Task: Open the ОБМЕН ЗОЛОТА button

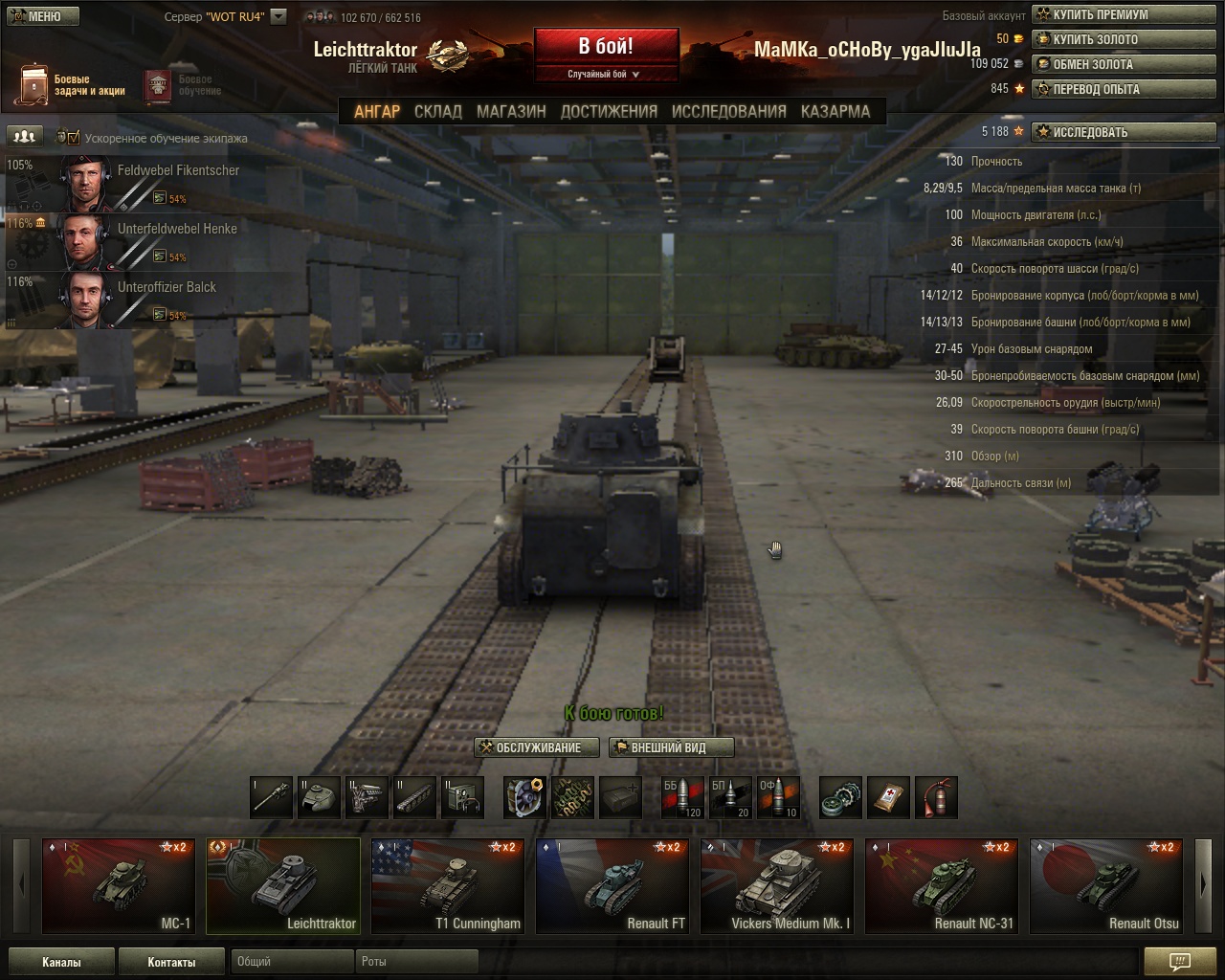Action: [1125, 64]
